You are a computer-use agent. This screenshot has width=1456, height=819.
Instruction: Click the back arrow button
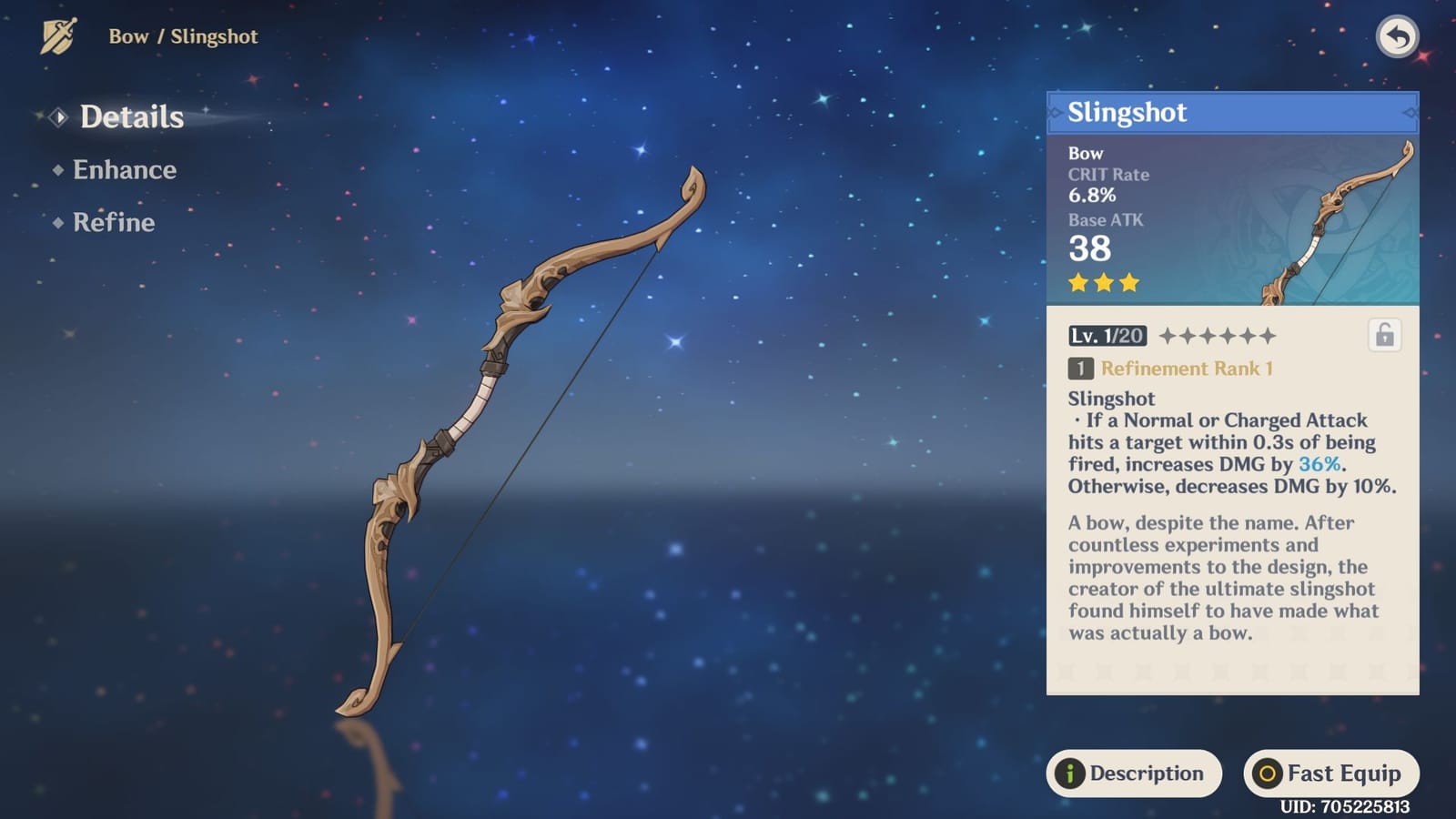point(1397,37)
